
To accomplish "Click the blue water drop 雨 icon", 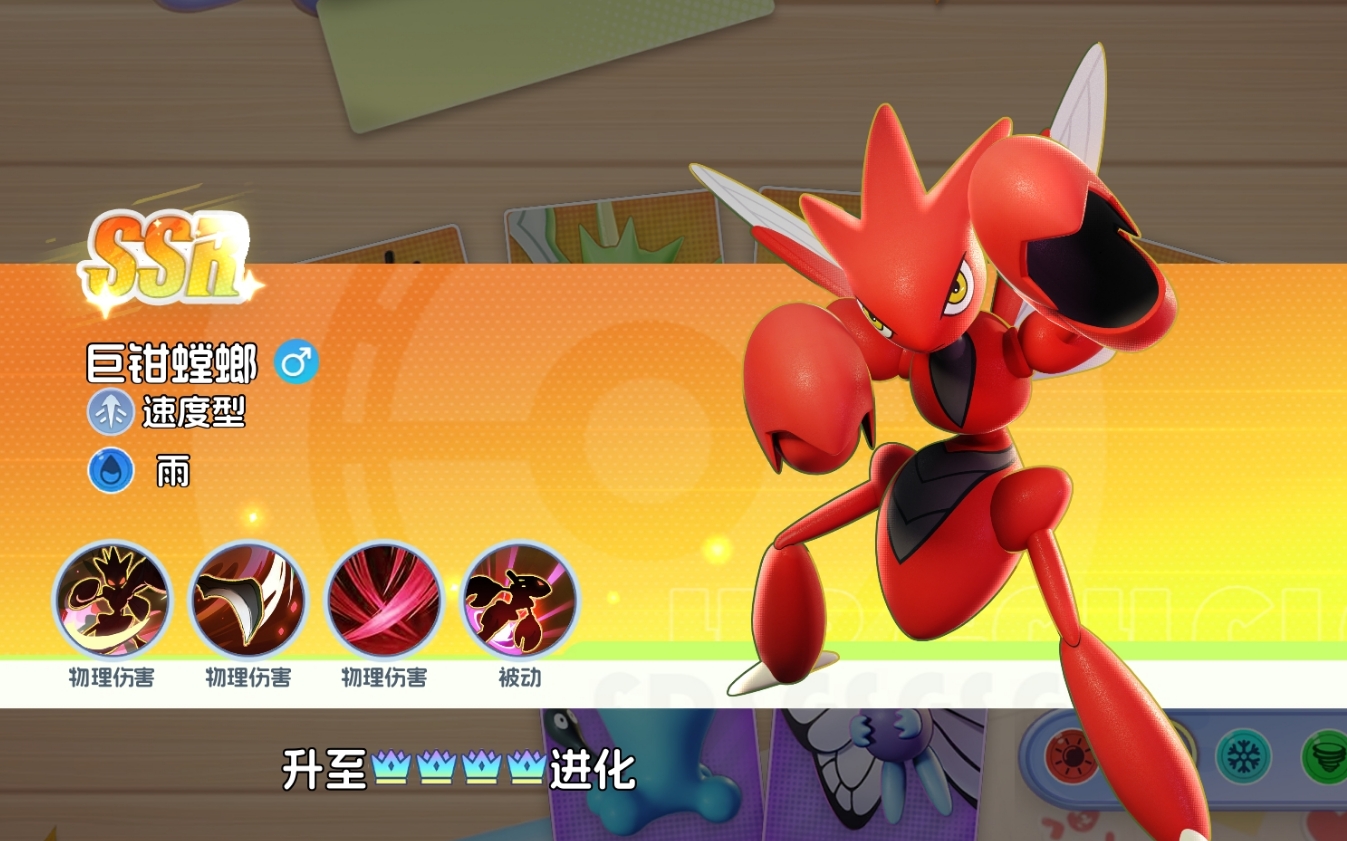I will point(109,469).
